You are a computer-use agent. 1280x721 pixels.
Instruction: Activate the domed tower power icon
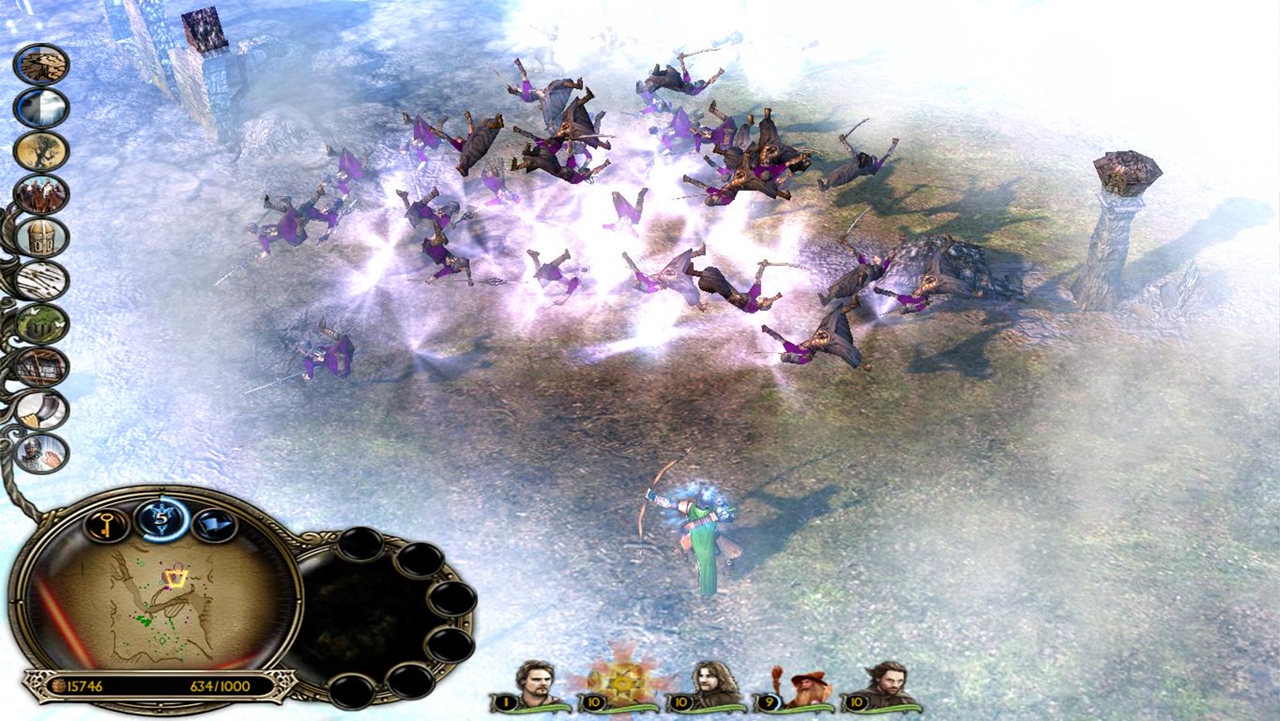41,237
